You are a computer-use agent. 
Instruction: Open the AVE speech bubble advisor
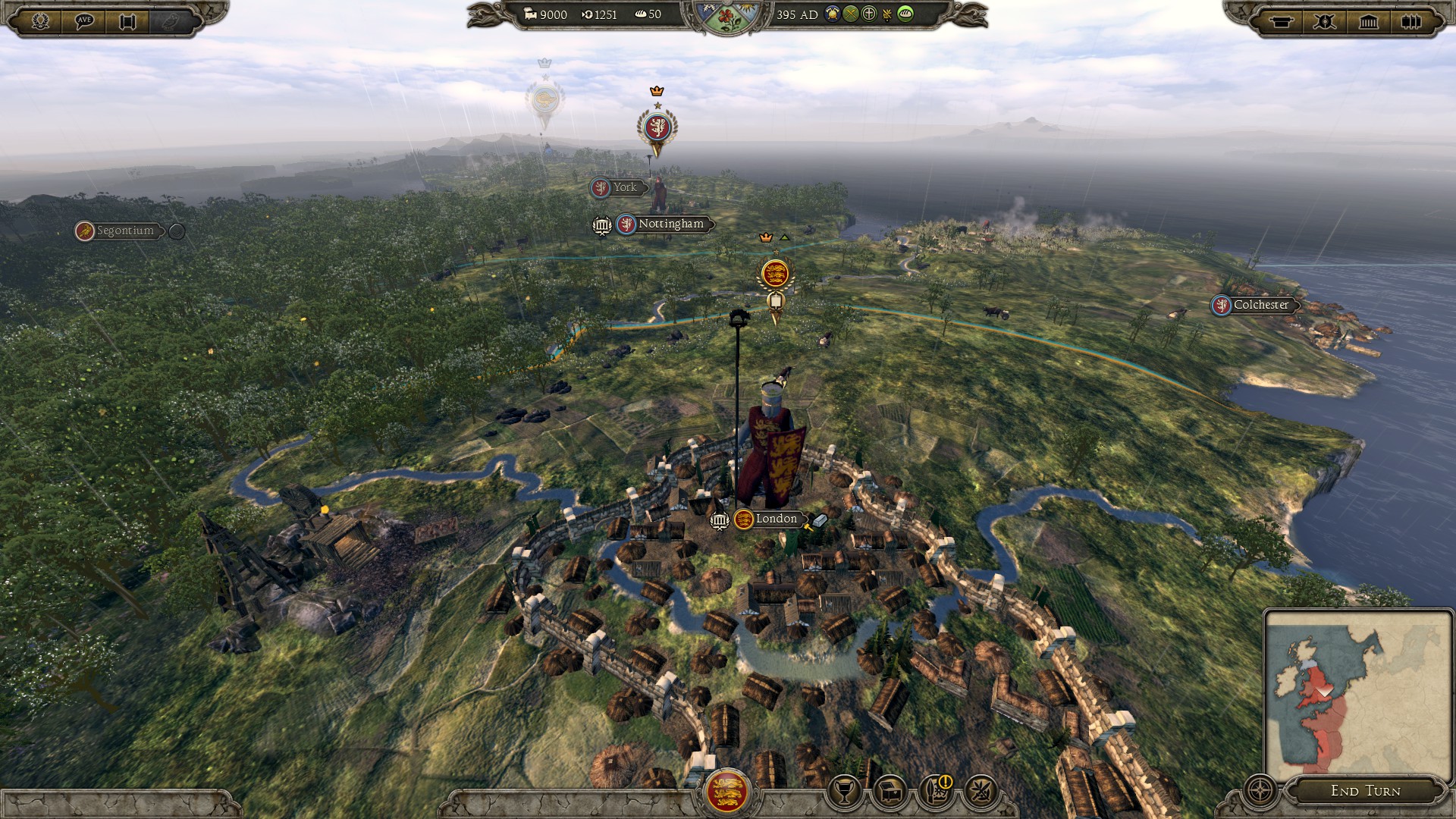pos(84,21)
